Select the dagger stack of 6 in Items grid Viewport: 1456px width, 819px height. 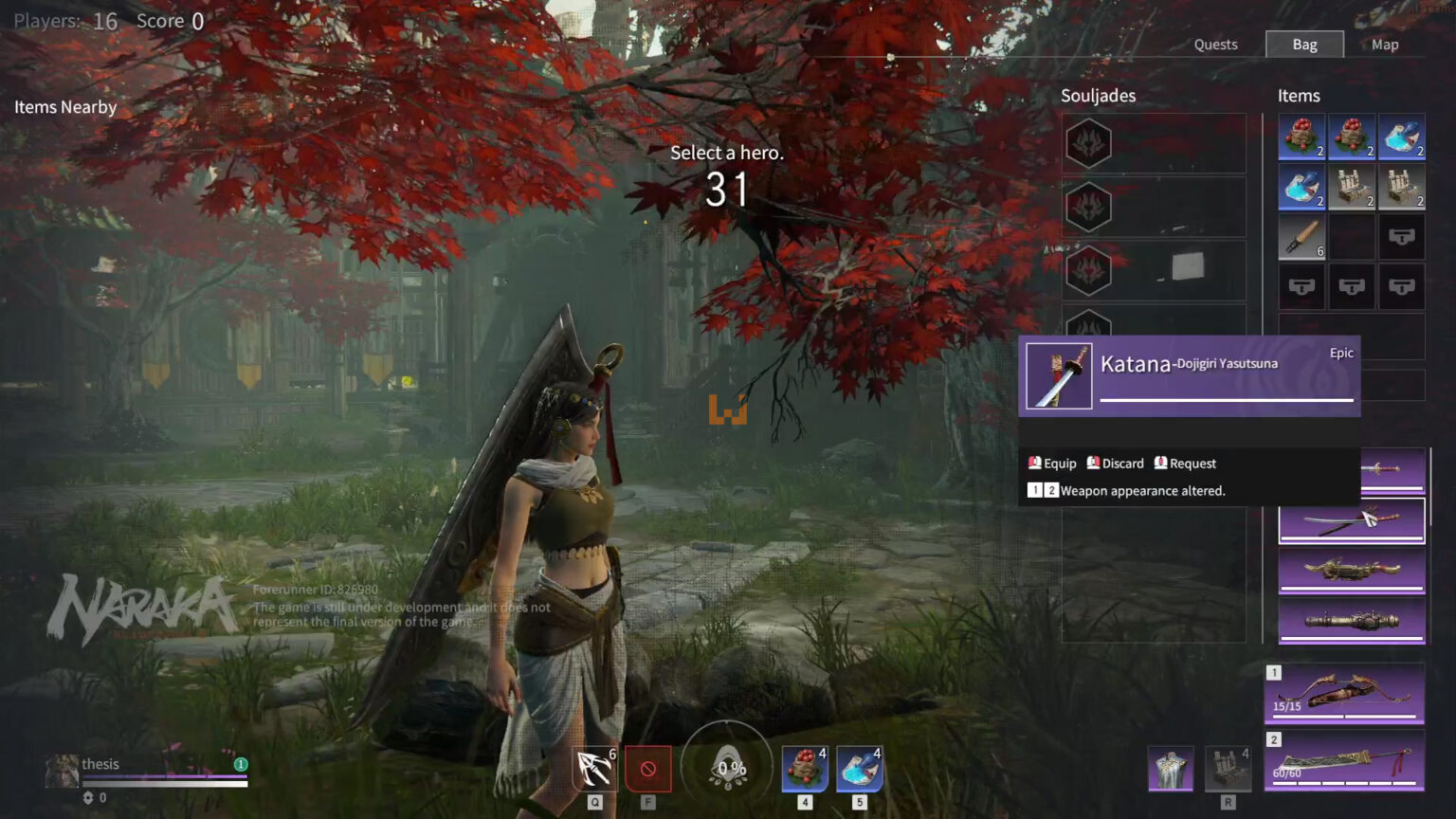click(x=1301, y=236)
